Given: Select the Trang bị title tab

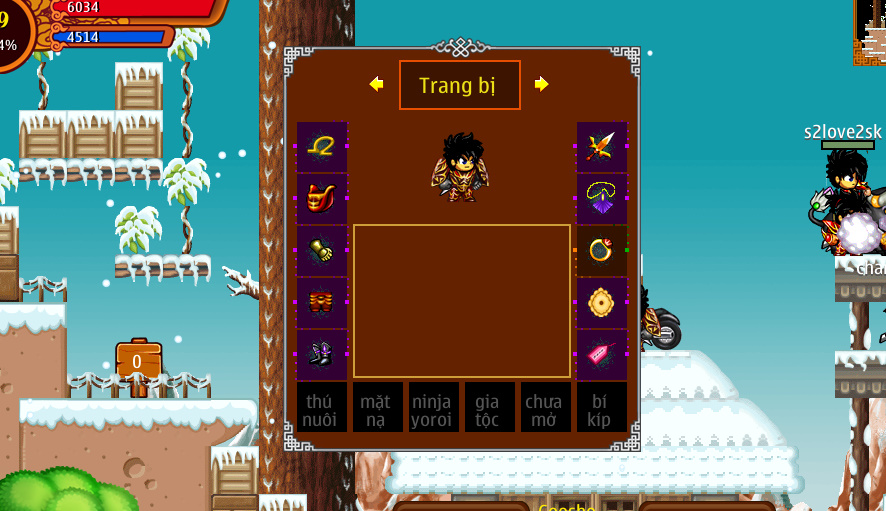Looking at the screenshot, I should (459, 85).
